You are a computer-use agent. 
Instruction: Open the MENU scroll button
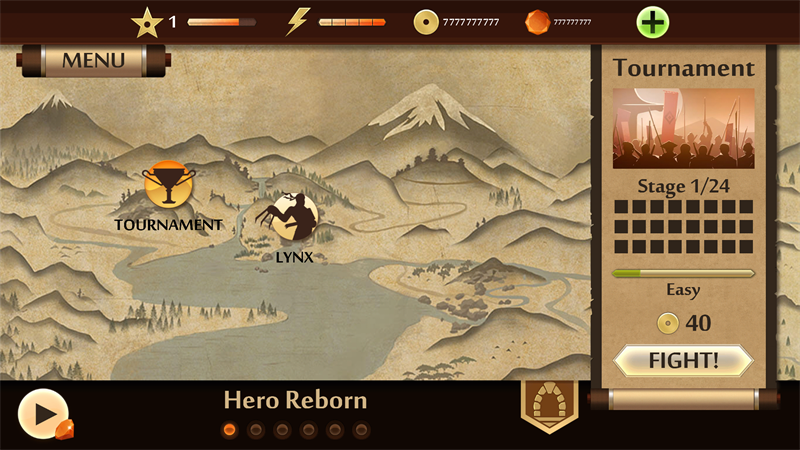93,60
